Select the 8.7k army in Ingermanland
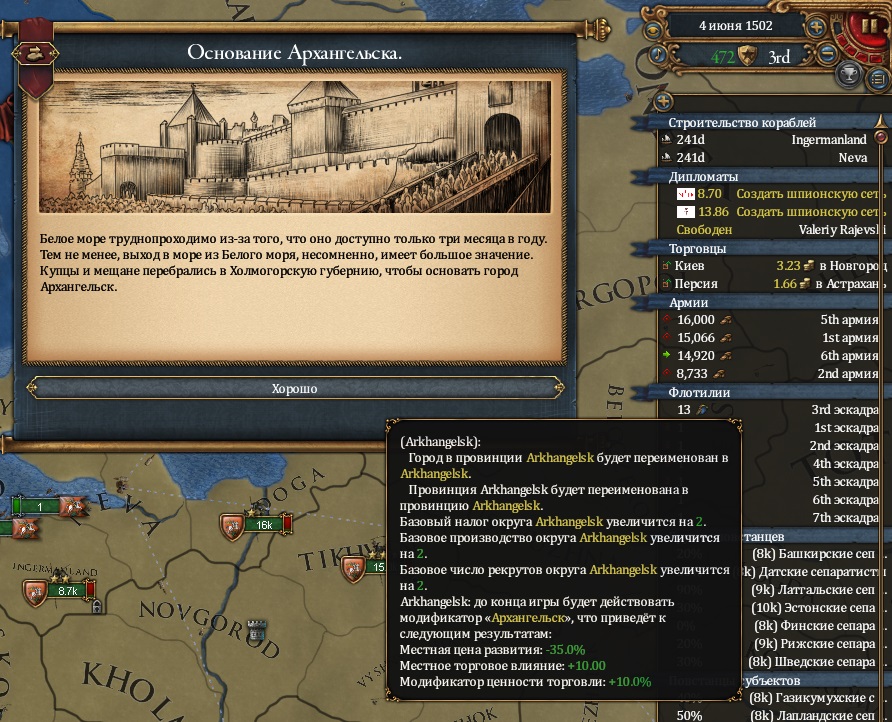The image size is (892, 722). point(66,591)
